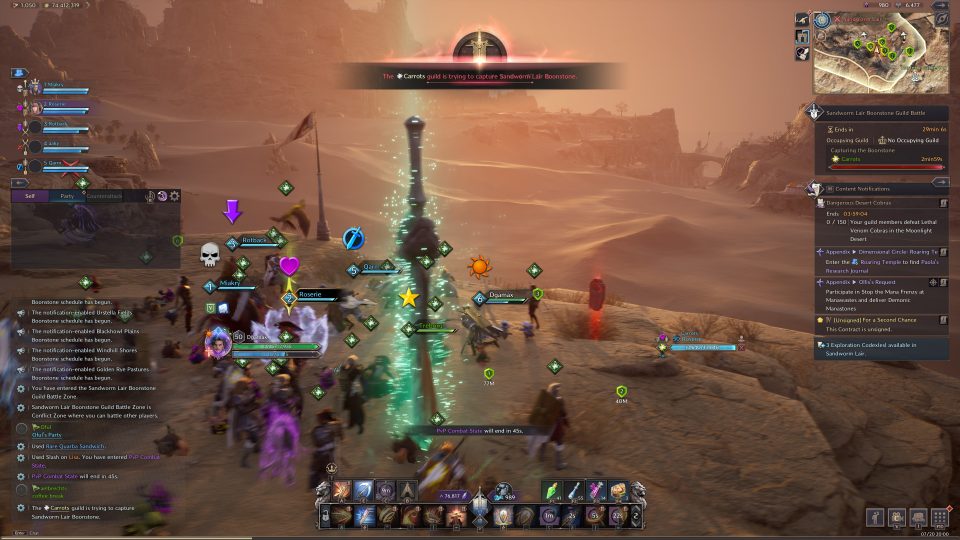Open Sandworm Lair Boonstone Guild Battle tracker
This screenshot has width=960, height=540.
coord(882,114)
